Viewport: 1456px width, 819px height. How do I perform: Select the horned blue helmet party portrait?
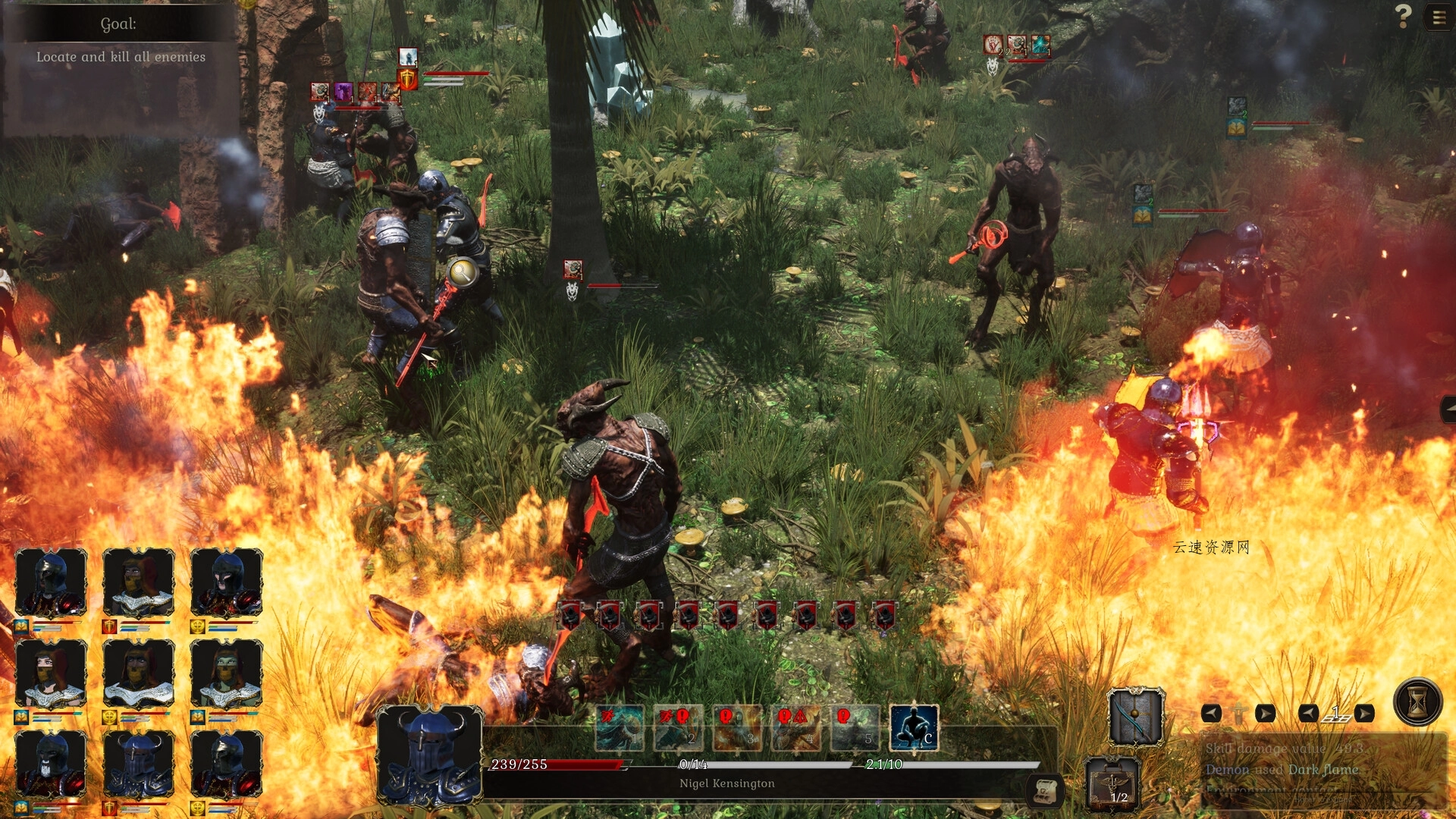(138, 764)
